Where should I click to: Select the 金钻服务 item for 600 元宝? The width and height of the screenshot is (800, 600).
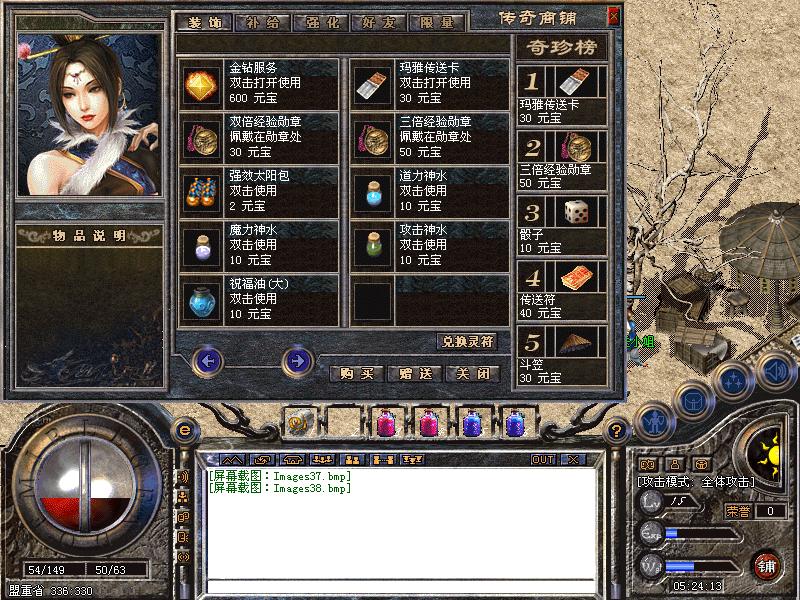click(x=201, y=83)
